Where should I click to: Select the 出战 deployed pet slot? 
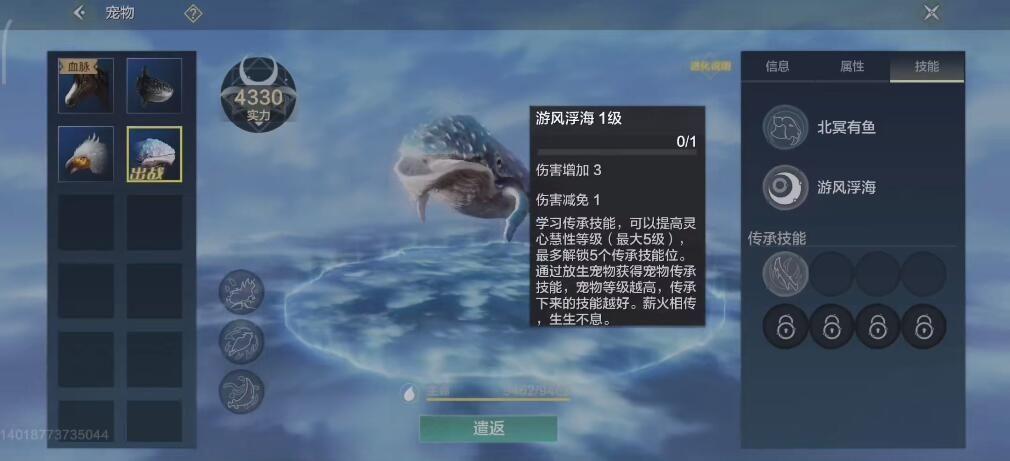pyautogui.click(x=154, y=154)
